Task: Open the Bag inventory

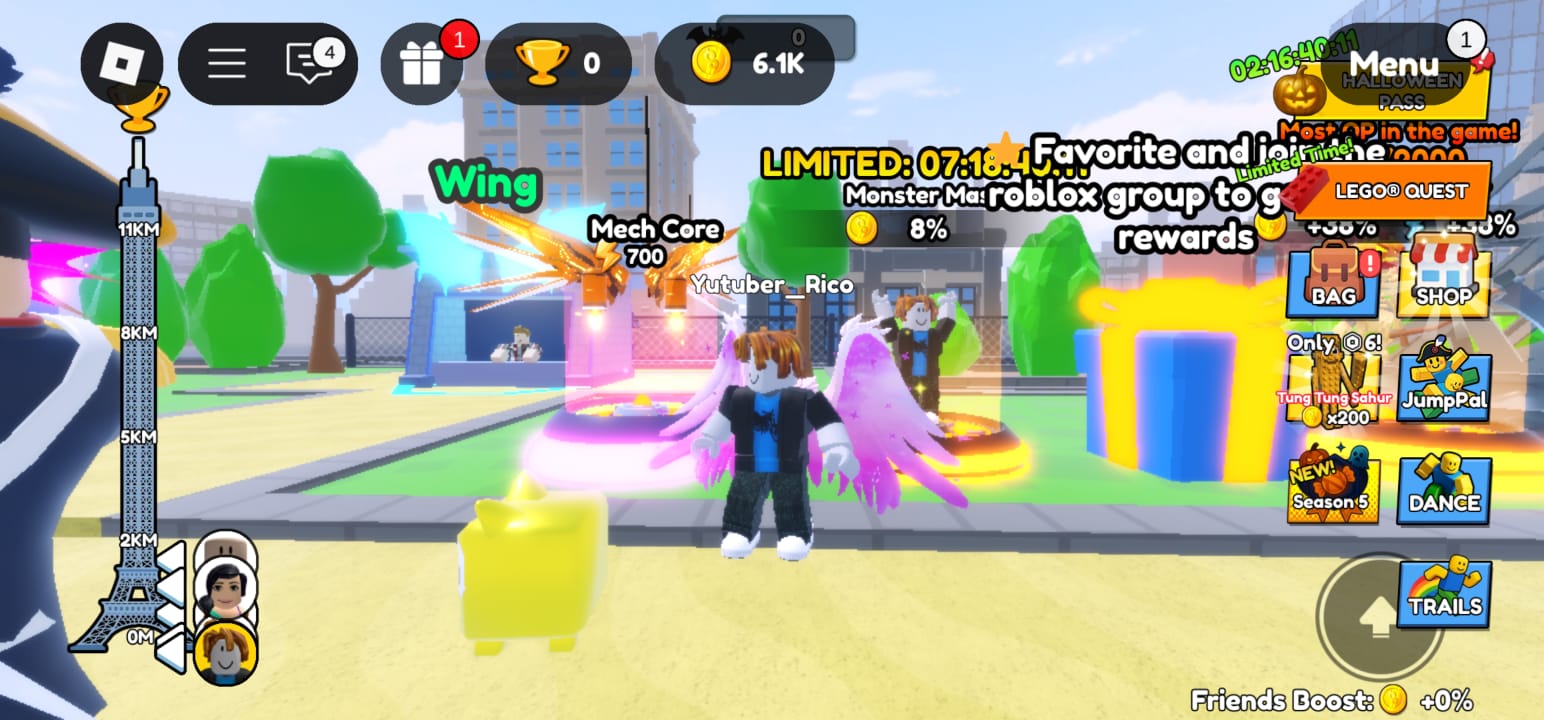Action: coord(1334,282)
